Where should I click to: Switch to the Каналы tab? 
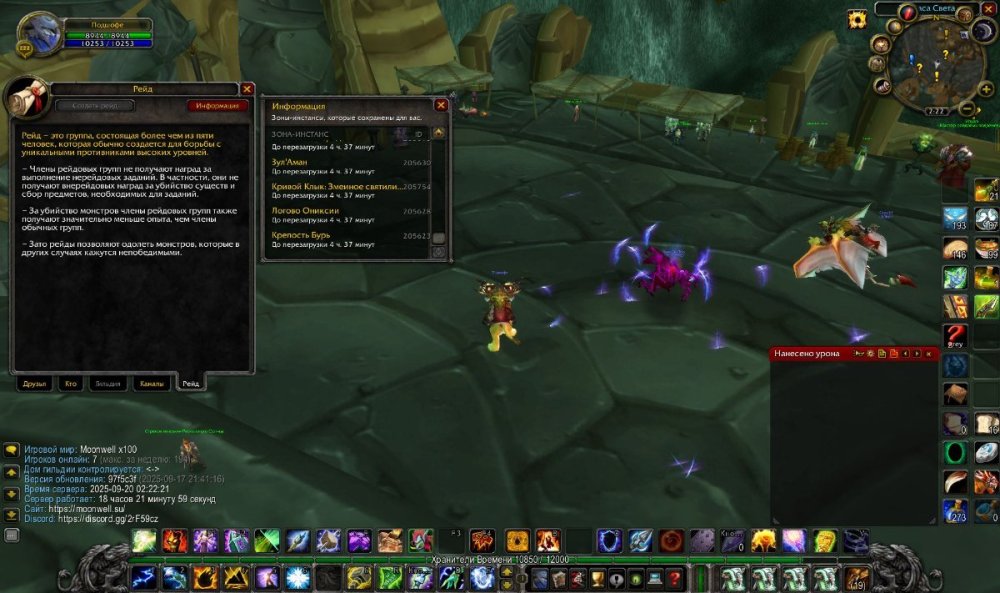(x=152, y=383)
